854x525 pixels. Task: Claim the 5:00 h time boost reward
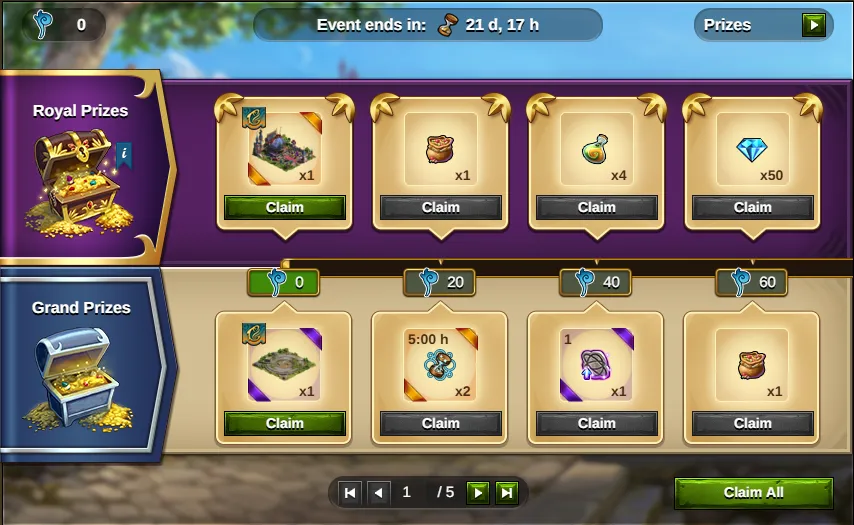tap(440, 423)
